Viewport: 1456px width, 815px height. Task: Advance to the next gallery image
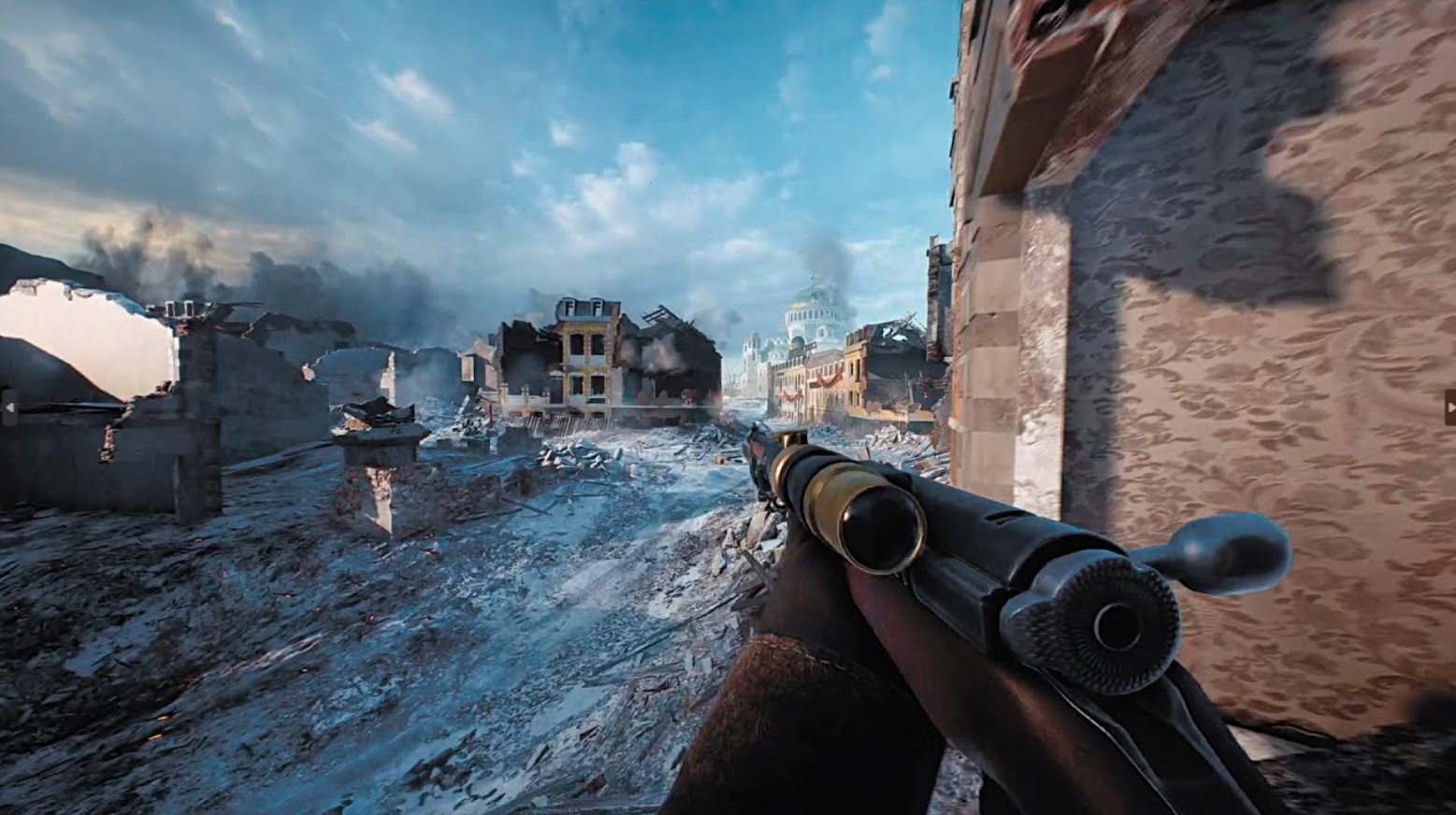point(1449,407)
